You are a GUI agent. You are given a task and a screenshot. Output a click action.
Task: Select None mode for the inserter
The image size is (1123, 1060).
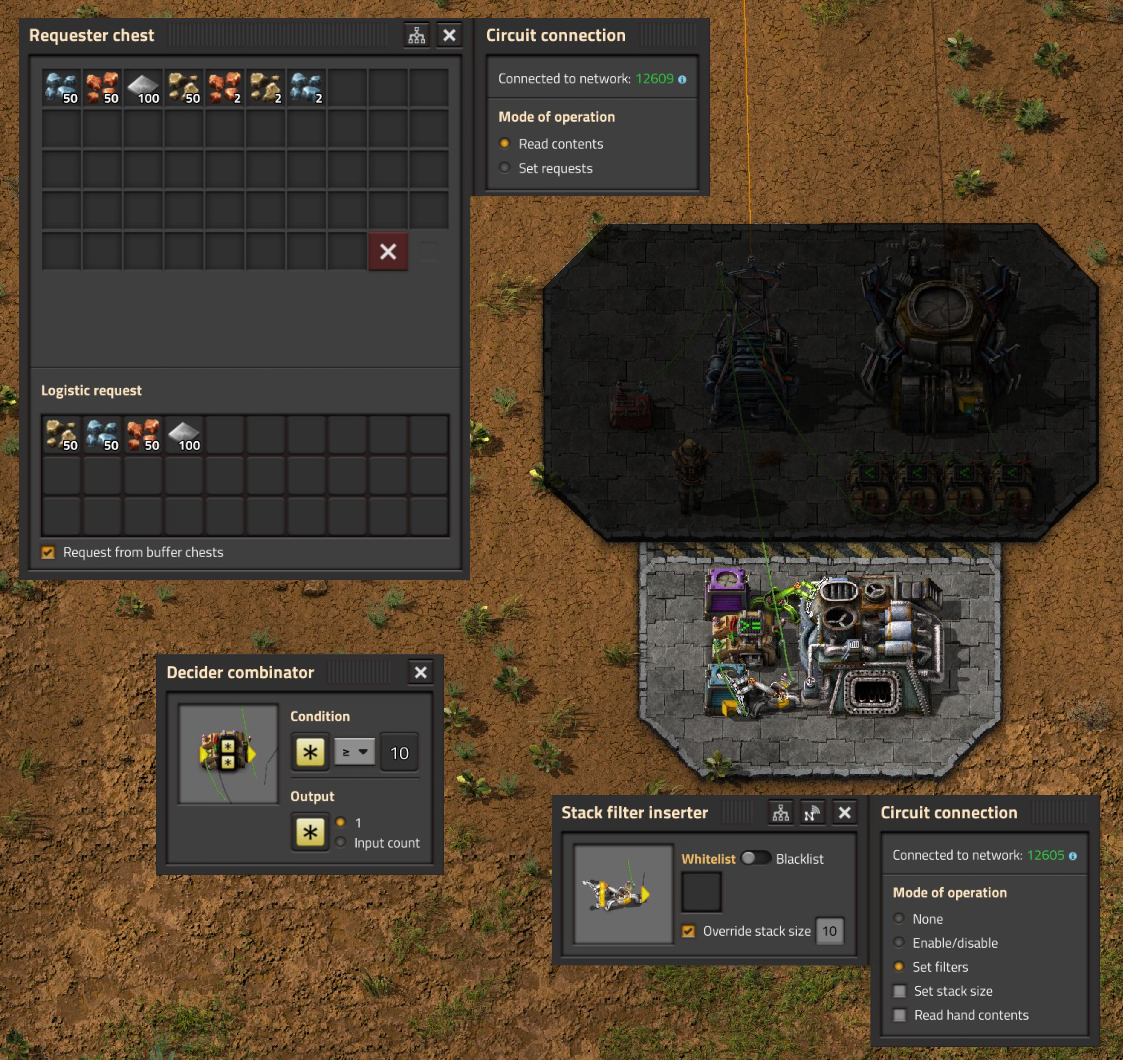(899, 919)
